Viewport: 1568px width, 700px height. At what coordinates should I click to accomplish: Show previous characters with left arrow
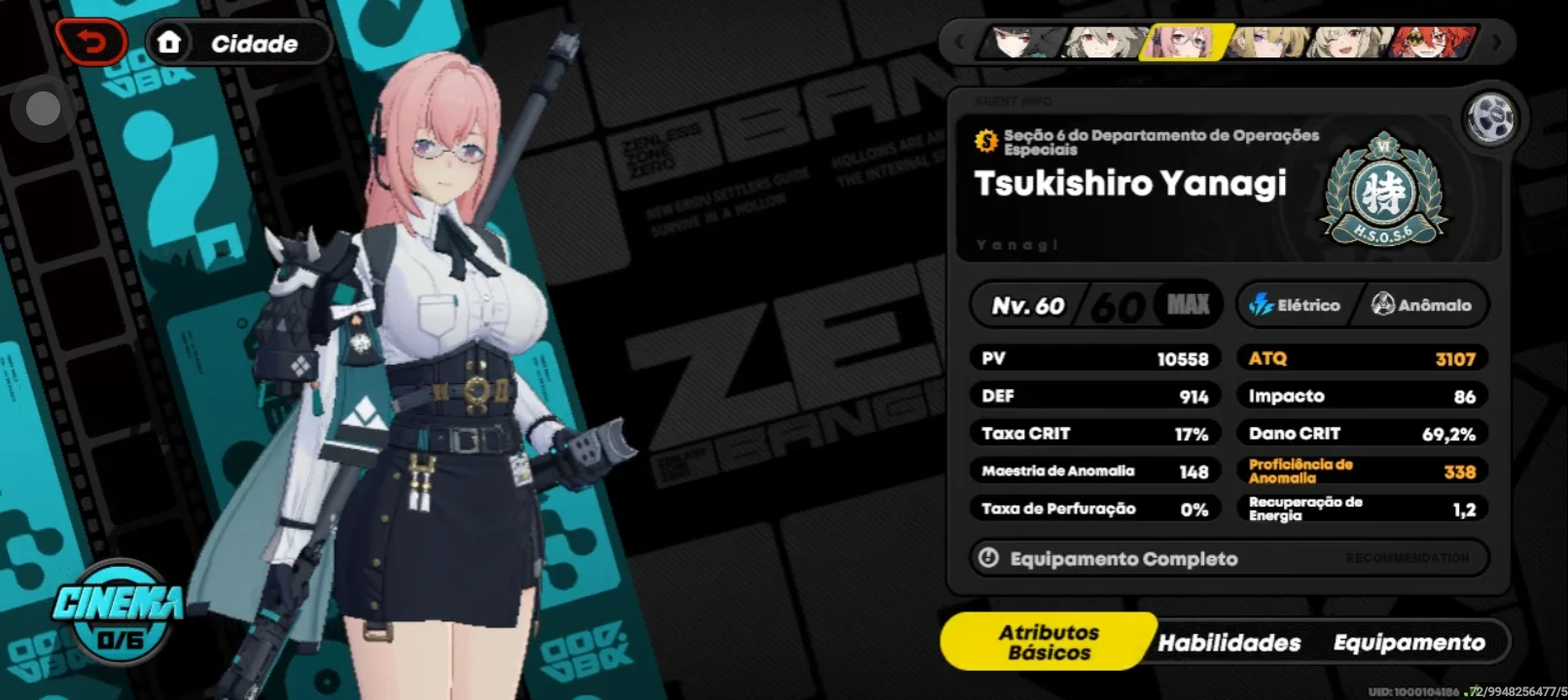959,43
